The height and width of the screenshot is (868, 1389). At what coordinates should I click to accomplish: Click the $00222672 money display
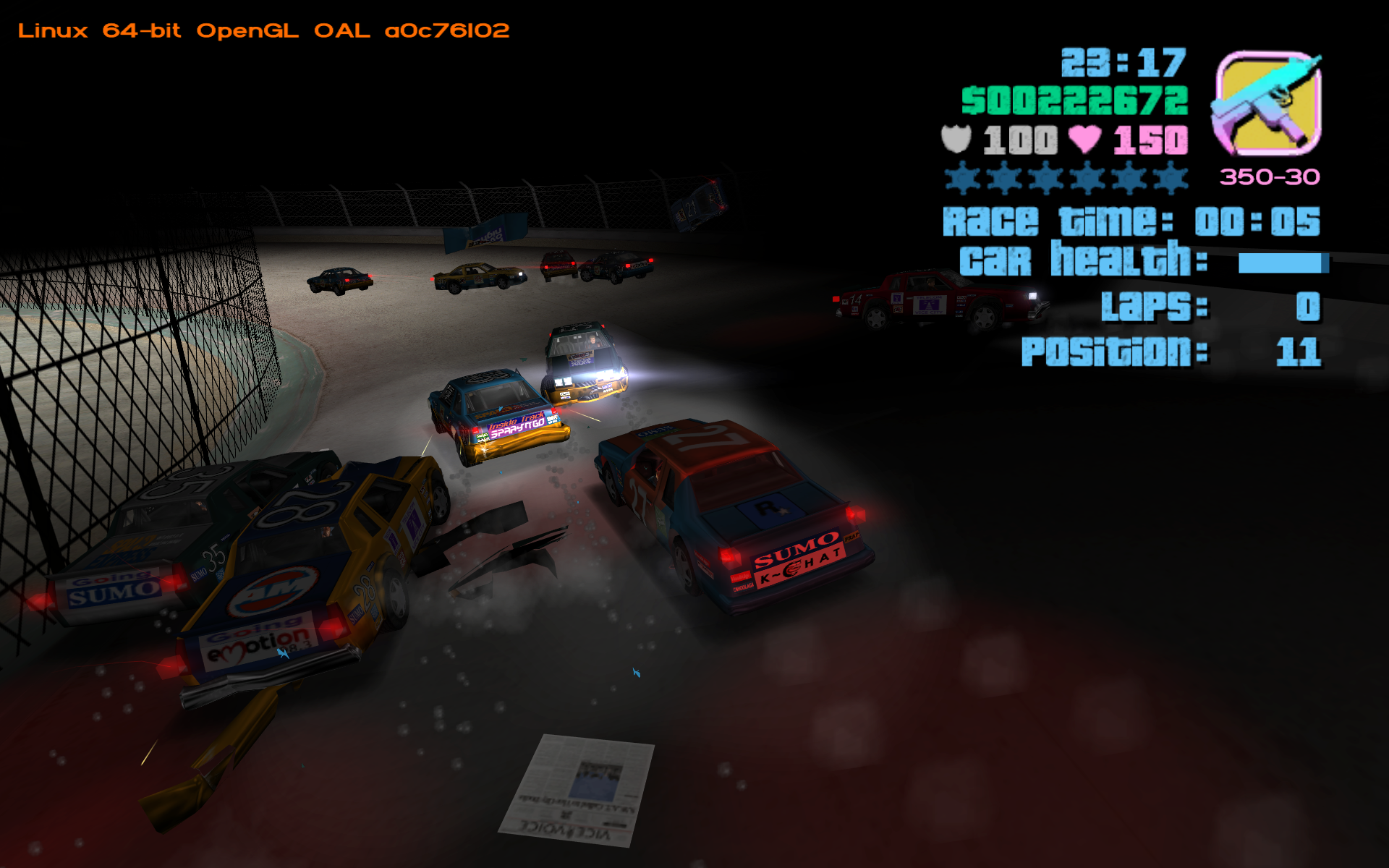pos(1076,101)
